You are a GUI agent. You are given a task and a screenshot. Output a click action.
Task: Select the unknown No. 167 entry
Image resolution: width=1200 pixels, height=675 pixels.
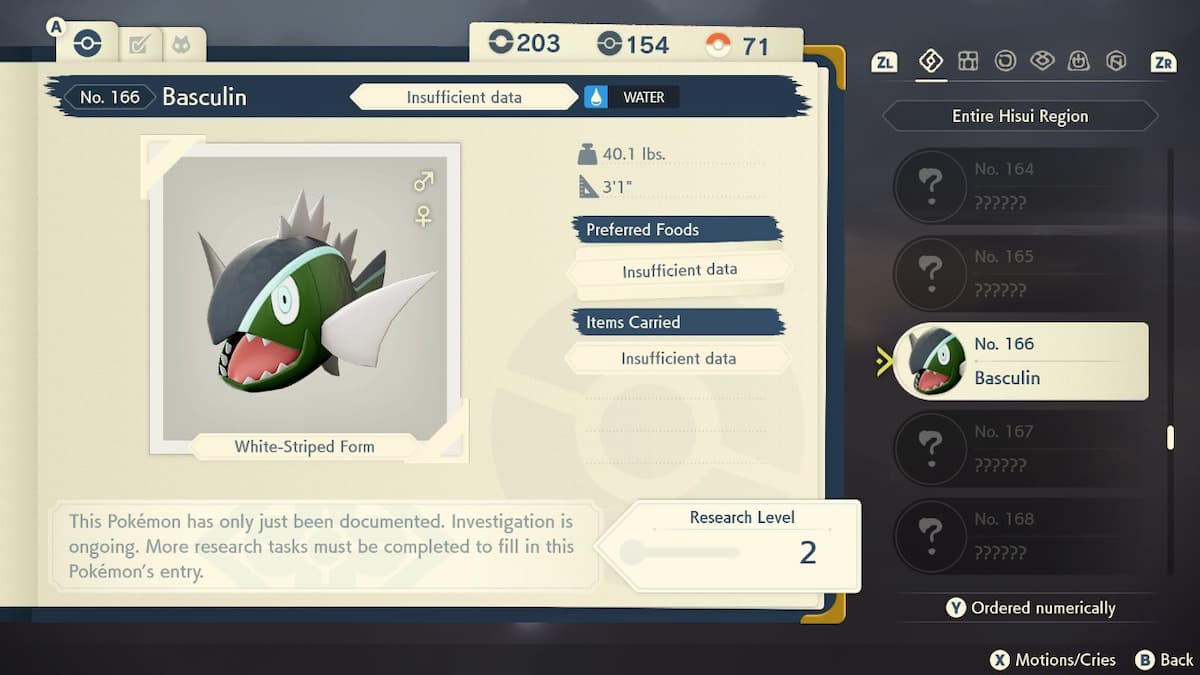[x=1020, y=448]
